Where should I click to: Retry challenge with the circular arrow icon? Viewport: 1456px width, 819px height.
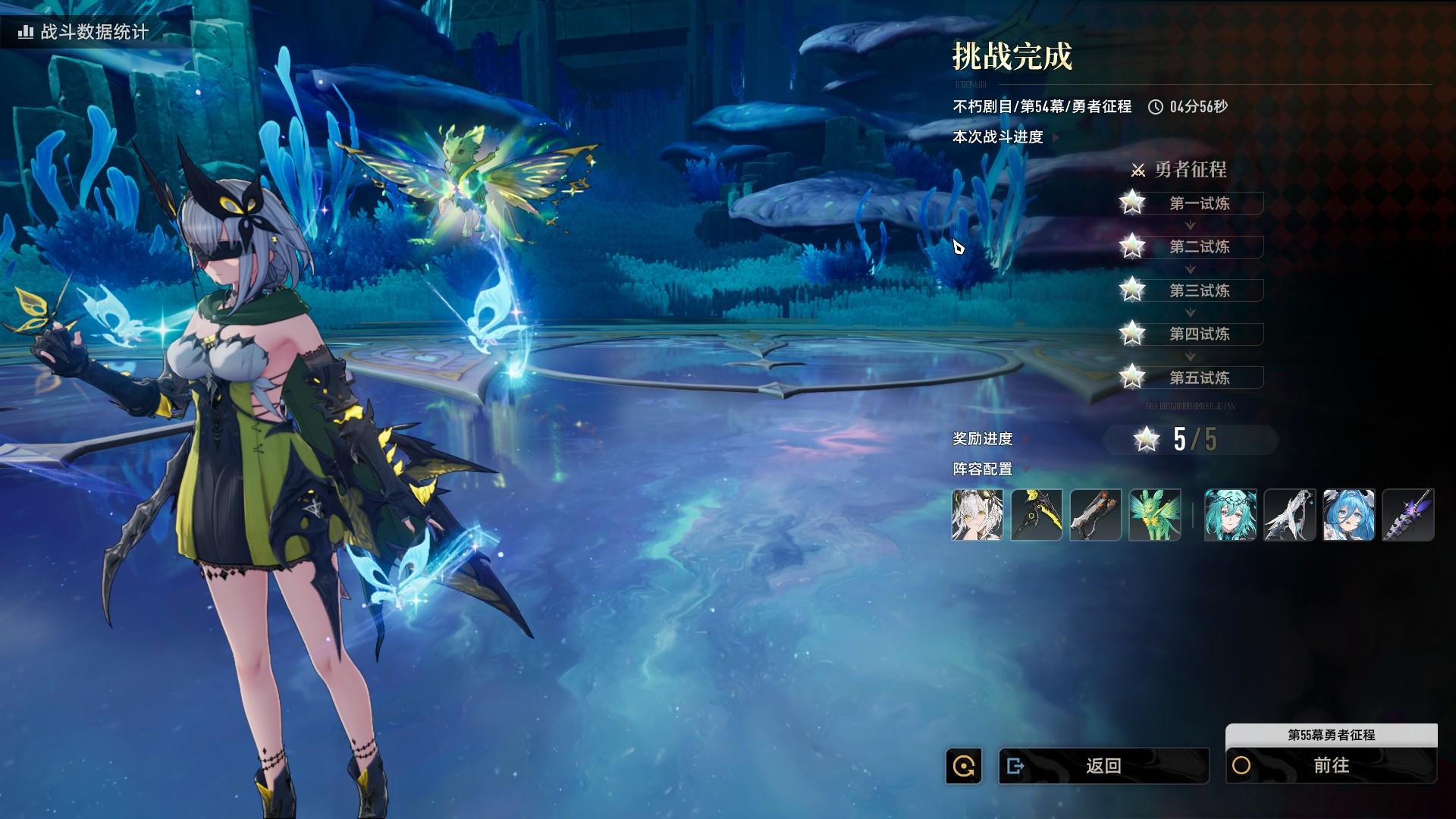click(x=964, y=766)
